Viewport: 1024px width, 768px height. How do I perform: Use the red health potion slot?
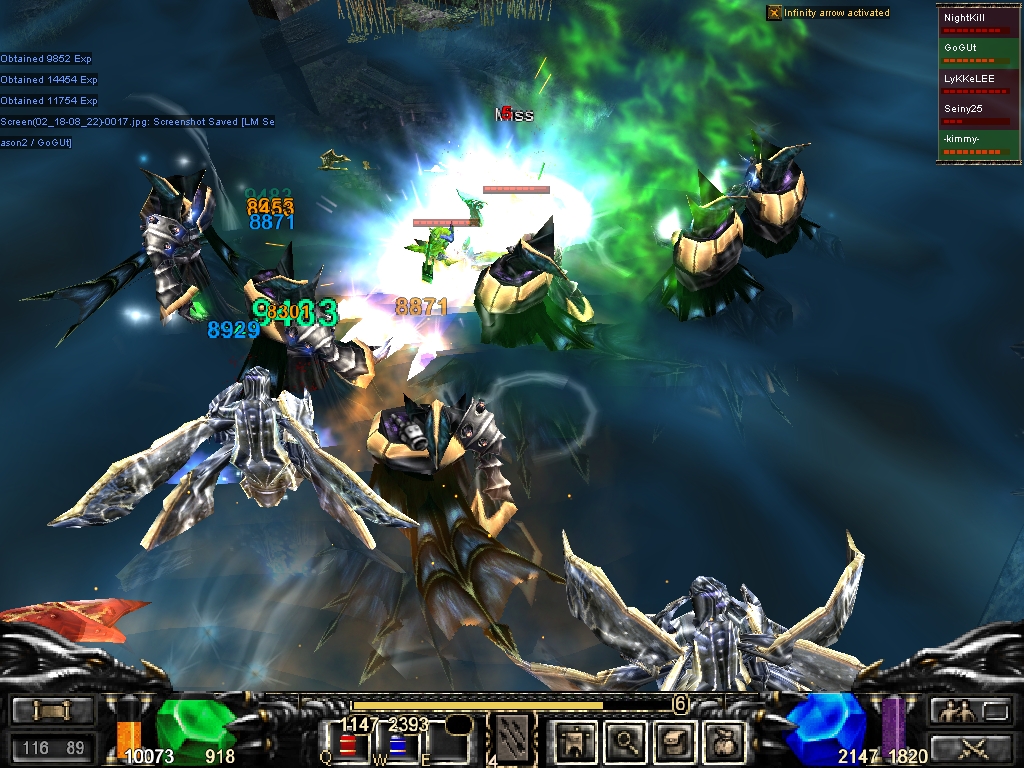pyautogui.click(x=348, y=745)
